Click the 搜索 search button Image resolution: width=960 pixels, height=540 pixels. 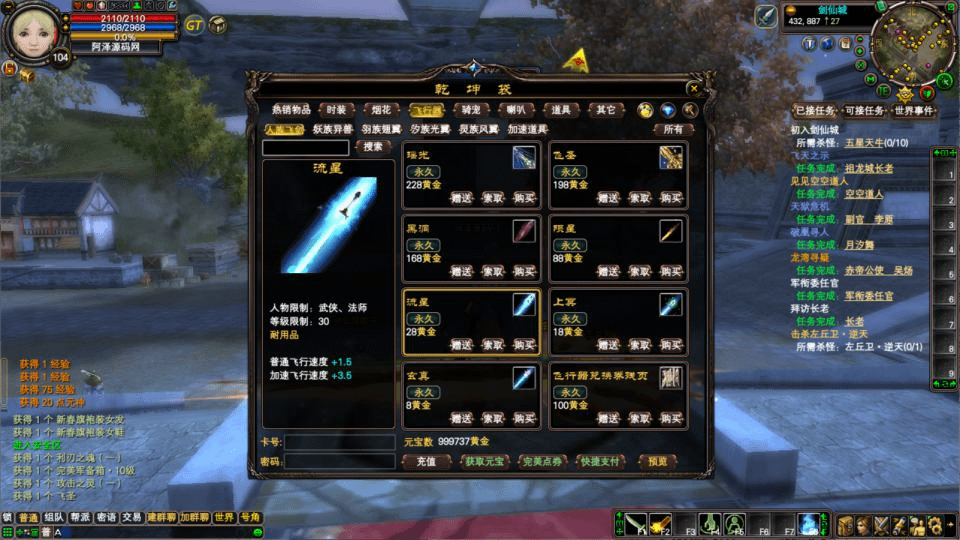click(373, 147)
